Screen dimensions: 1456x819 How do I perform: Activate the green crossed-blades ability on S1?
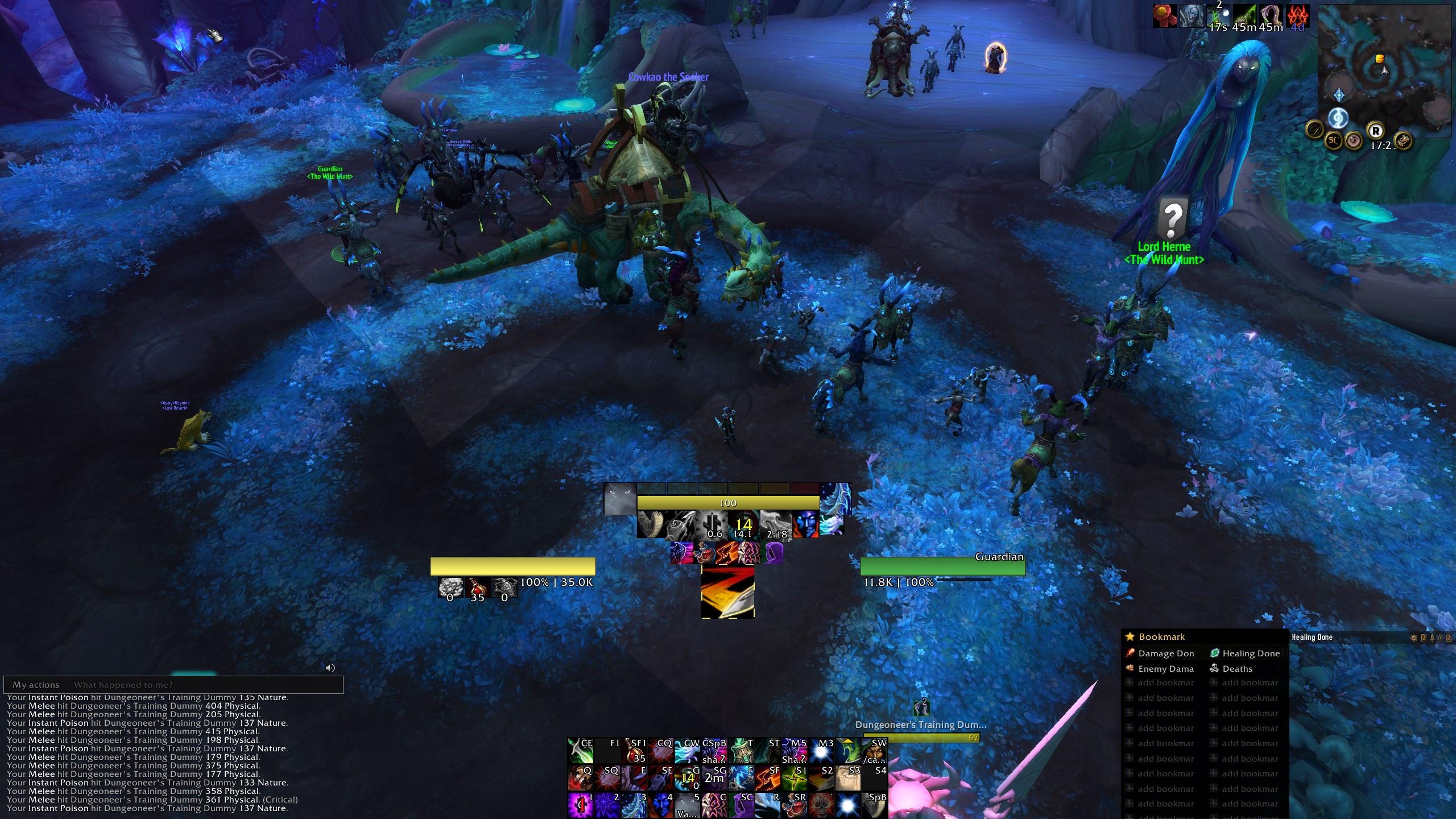(x=795, y=777)
